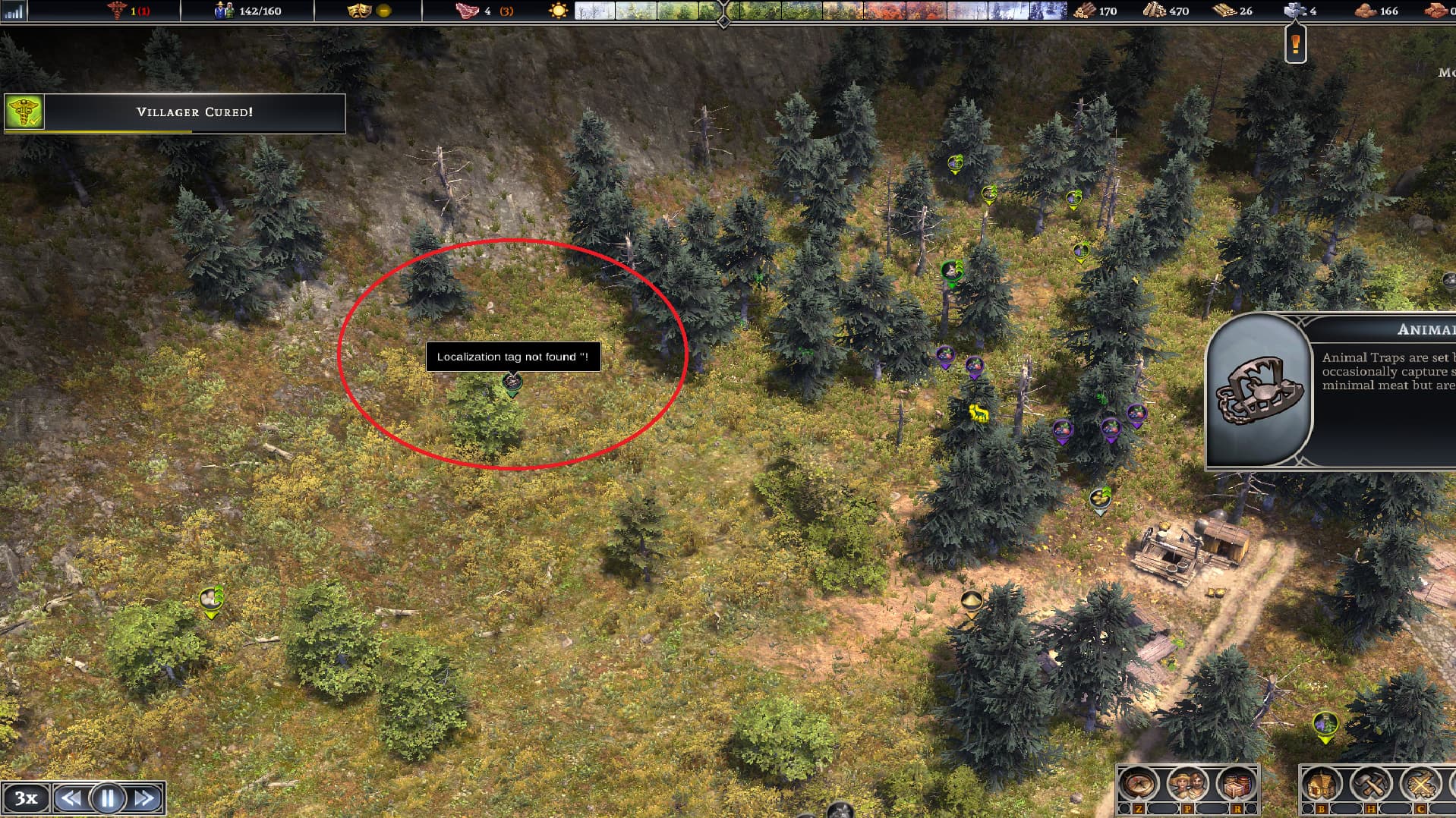Open the compass button in the bottom bar

click(1138, 784)
